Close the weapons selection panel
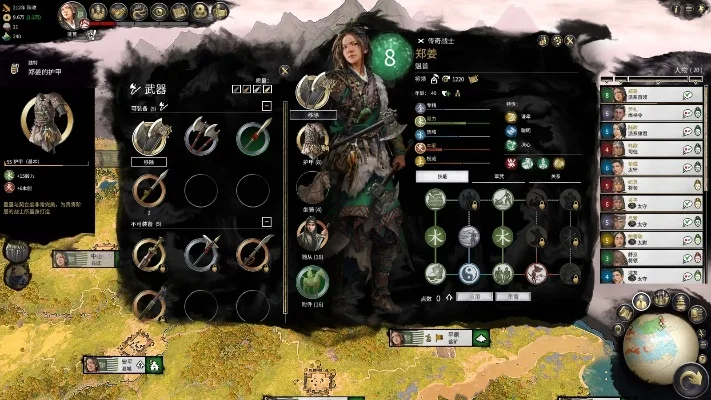This screenshot has width=711, height=400. (285, 71)
